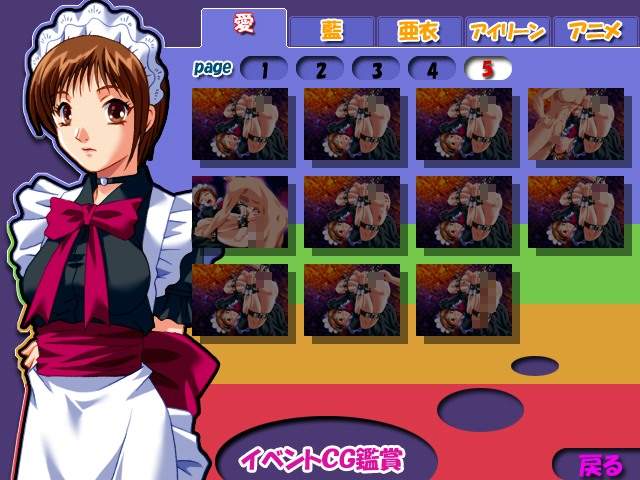Select the highlighted page 5 button
640x480 pixels.
point(489,69)
